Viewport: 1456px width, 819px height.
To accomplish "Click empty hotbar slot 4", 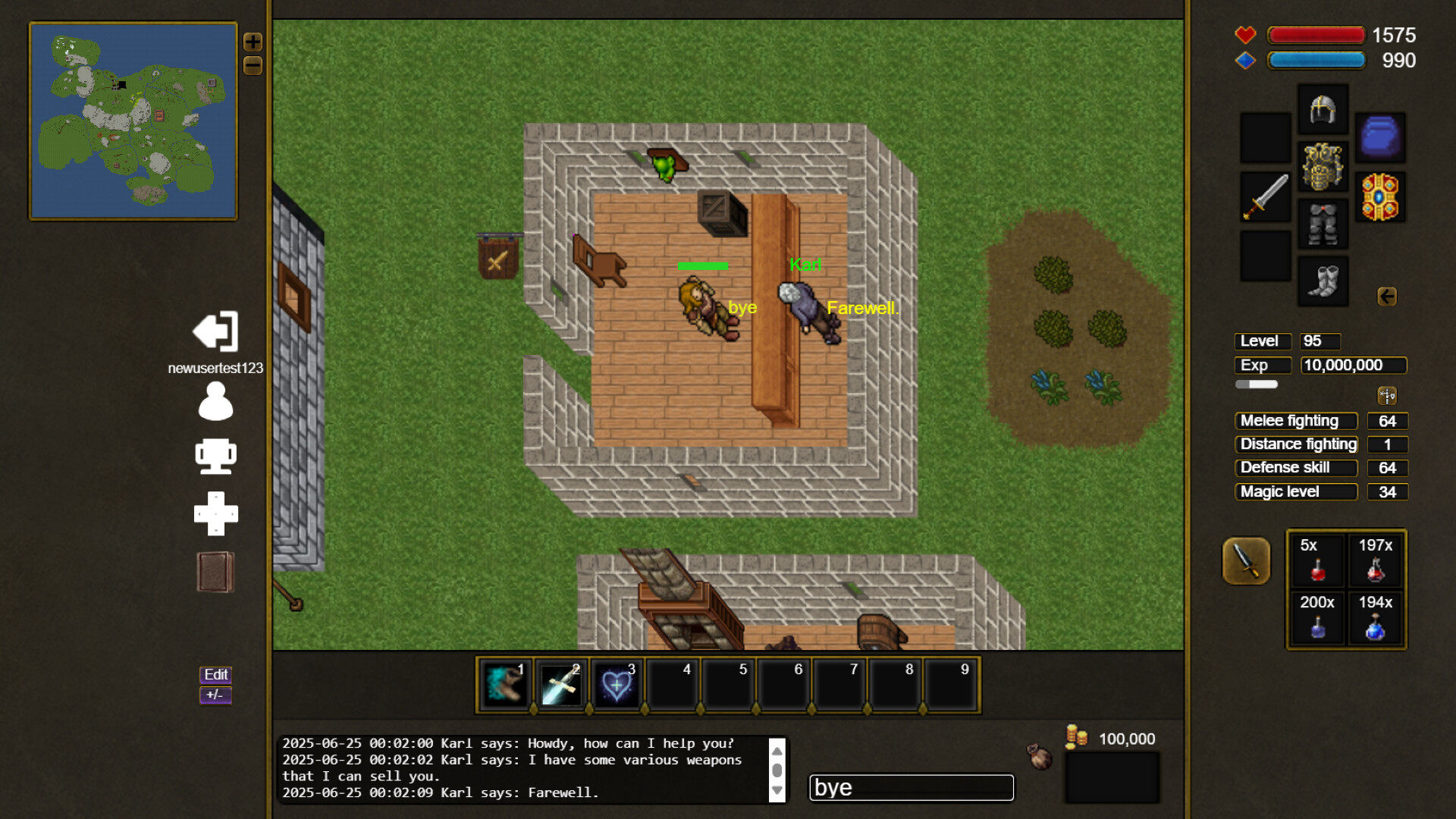I will [x=672, y=685].
